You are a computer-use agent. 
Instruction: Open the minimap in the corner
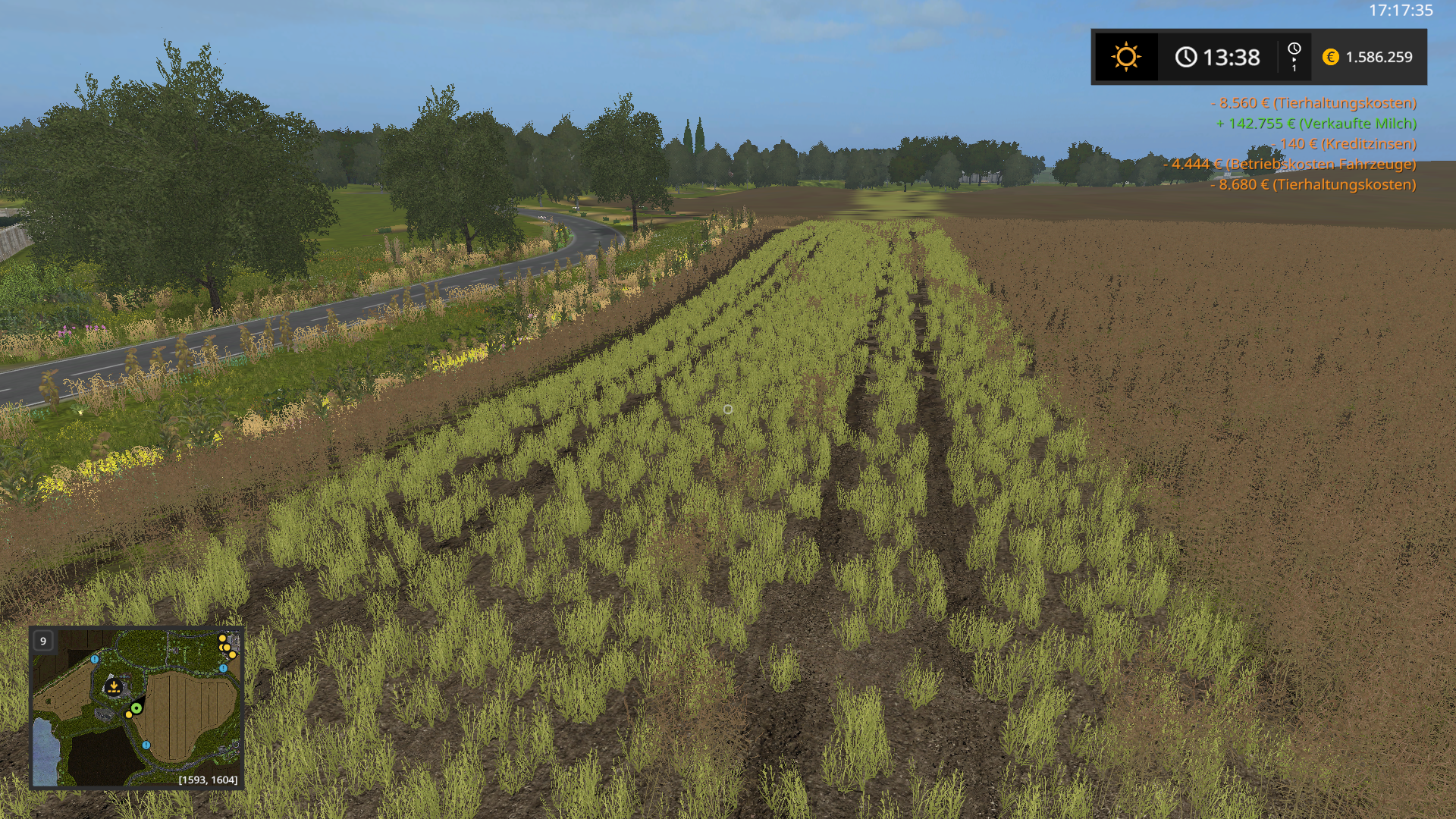click(x=136, y=707)
